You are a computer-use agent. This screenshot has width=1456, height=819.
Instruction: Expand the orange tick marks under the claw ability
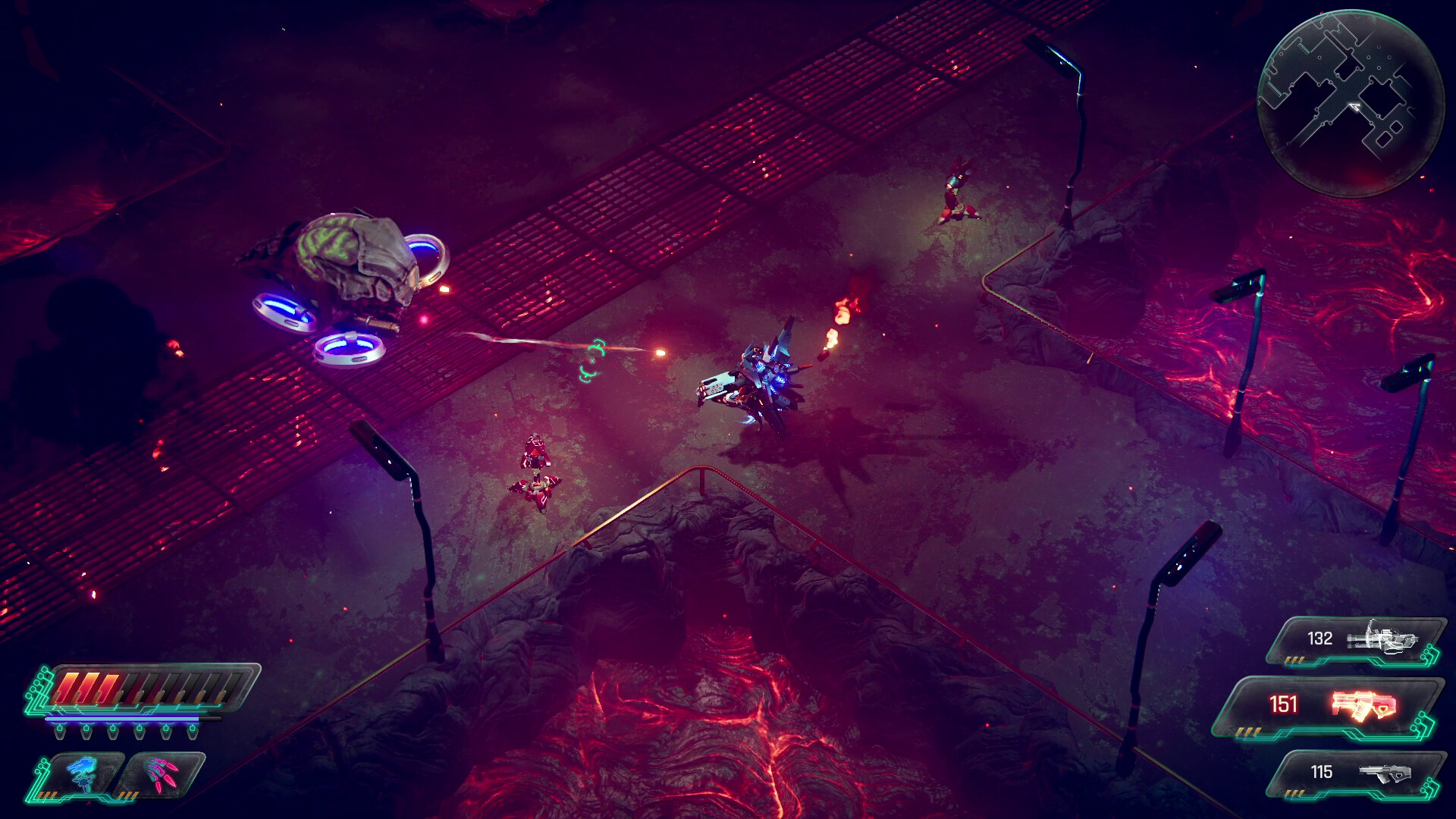point(129,794)
